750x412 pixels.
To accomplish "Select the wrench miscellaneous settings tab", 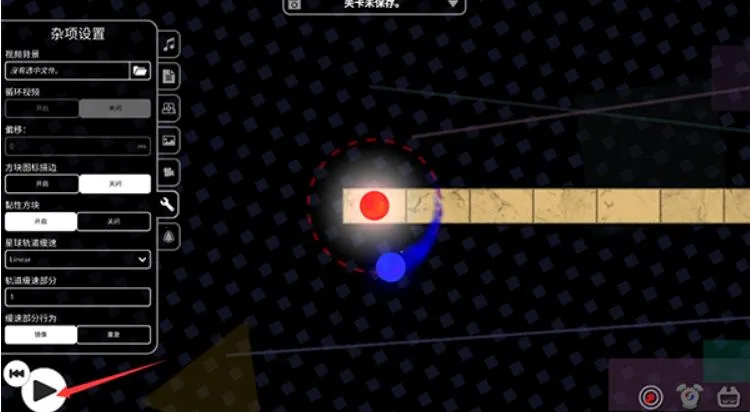I will tap(170, 205).
